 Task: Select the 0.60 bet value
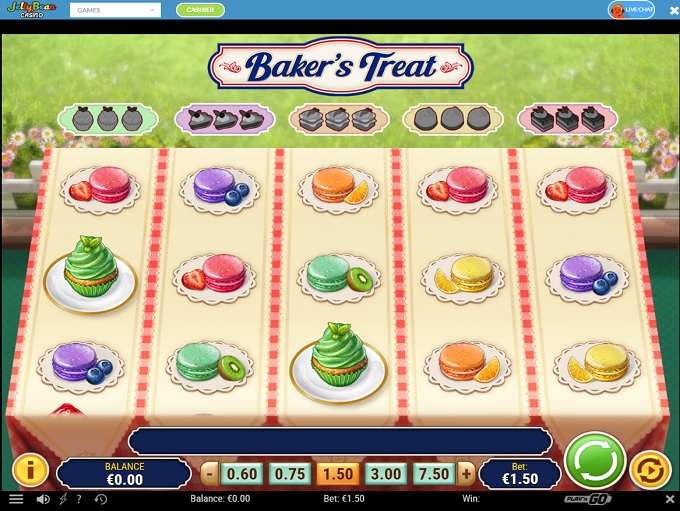pyautogui.click(x=241, y=474)
